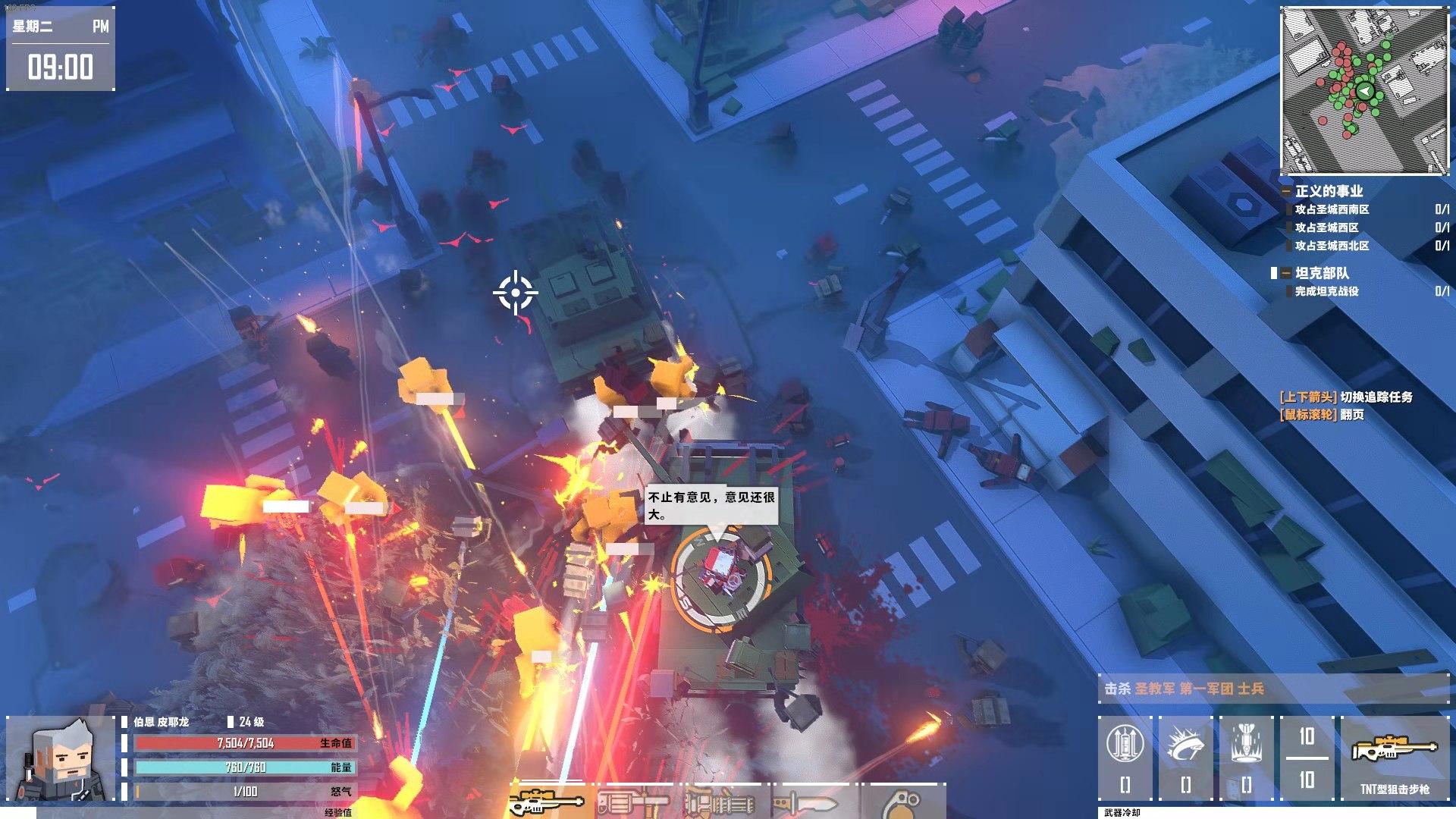Viewport: 1456px width, 819px height.
Task: Collapse the 坦克部队 quest group
Action: [x=1286, y=273]
